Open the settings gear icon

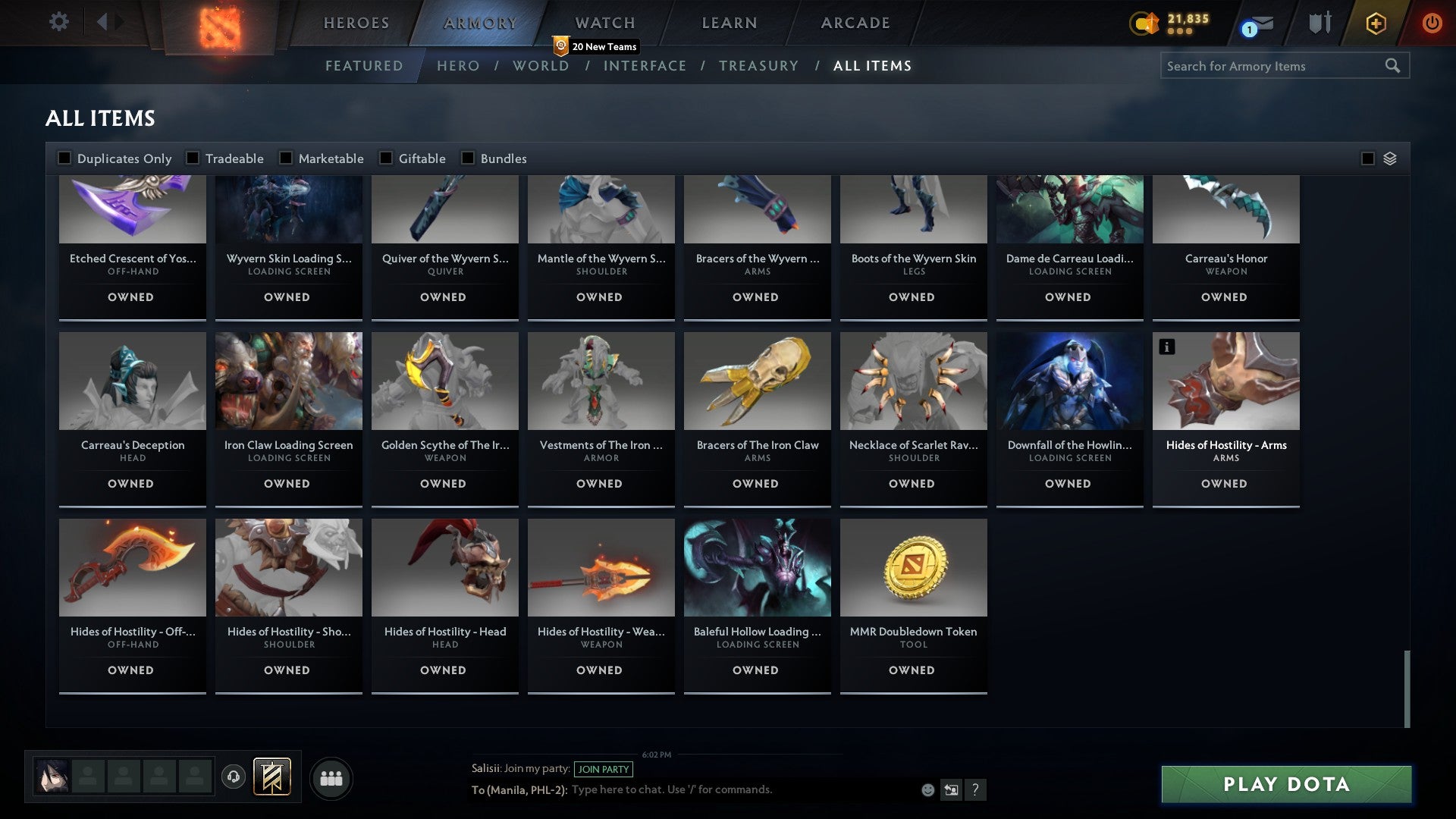(59, 22)
